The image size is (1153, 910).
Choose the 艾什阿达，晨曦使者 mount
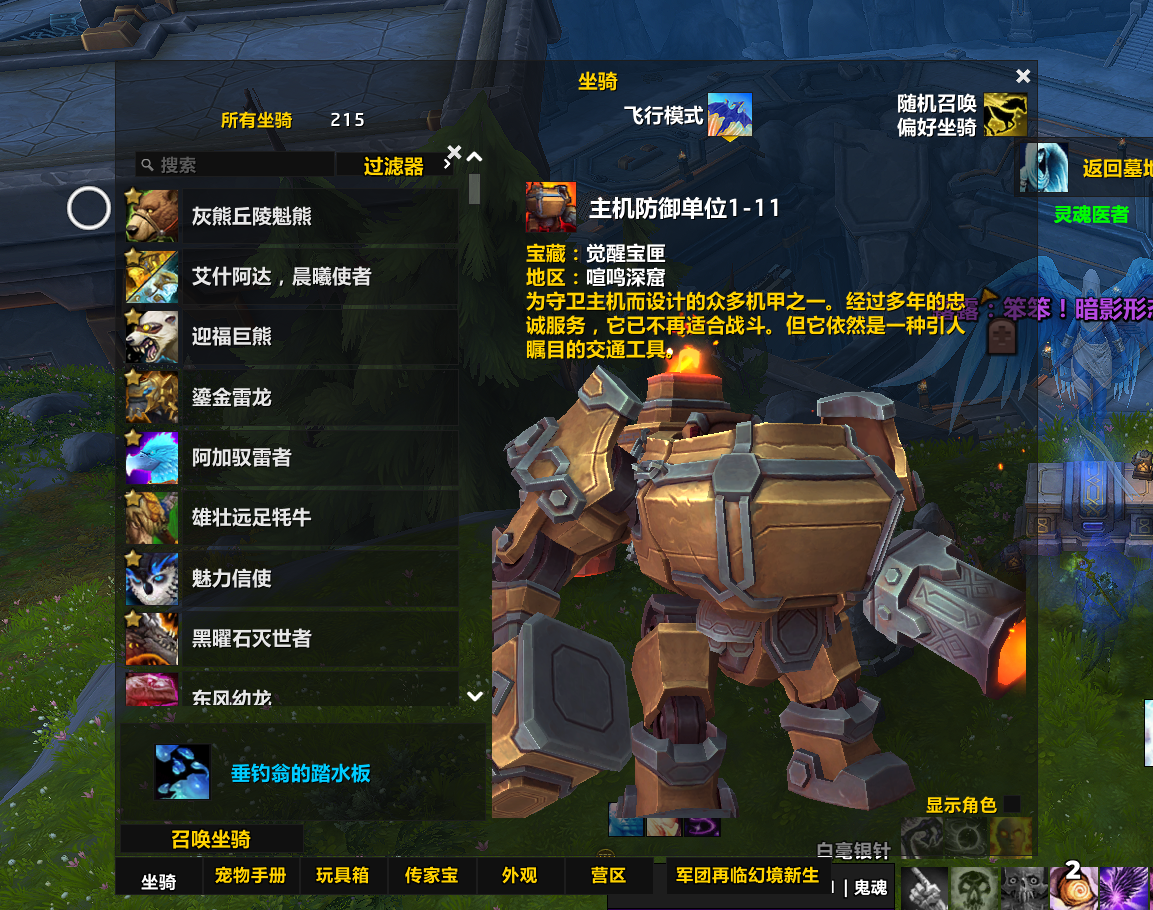[x=290, y=277]
